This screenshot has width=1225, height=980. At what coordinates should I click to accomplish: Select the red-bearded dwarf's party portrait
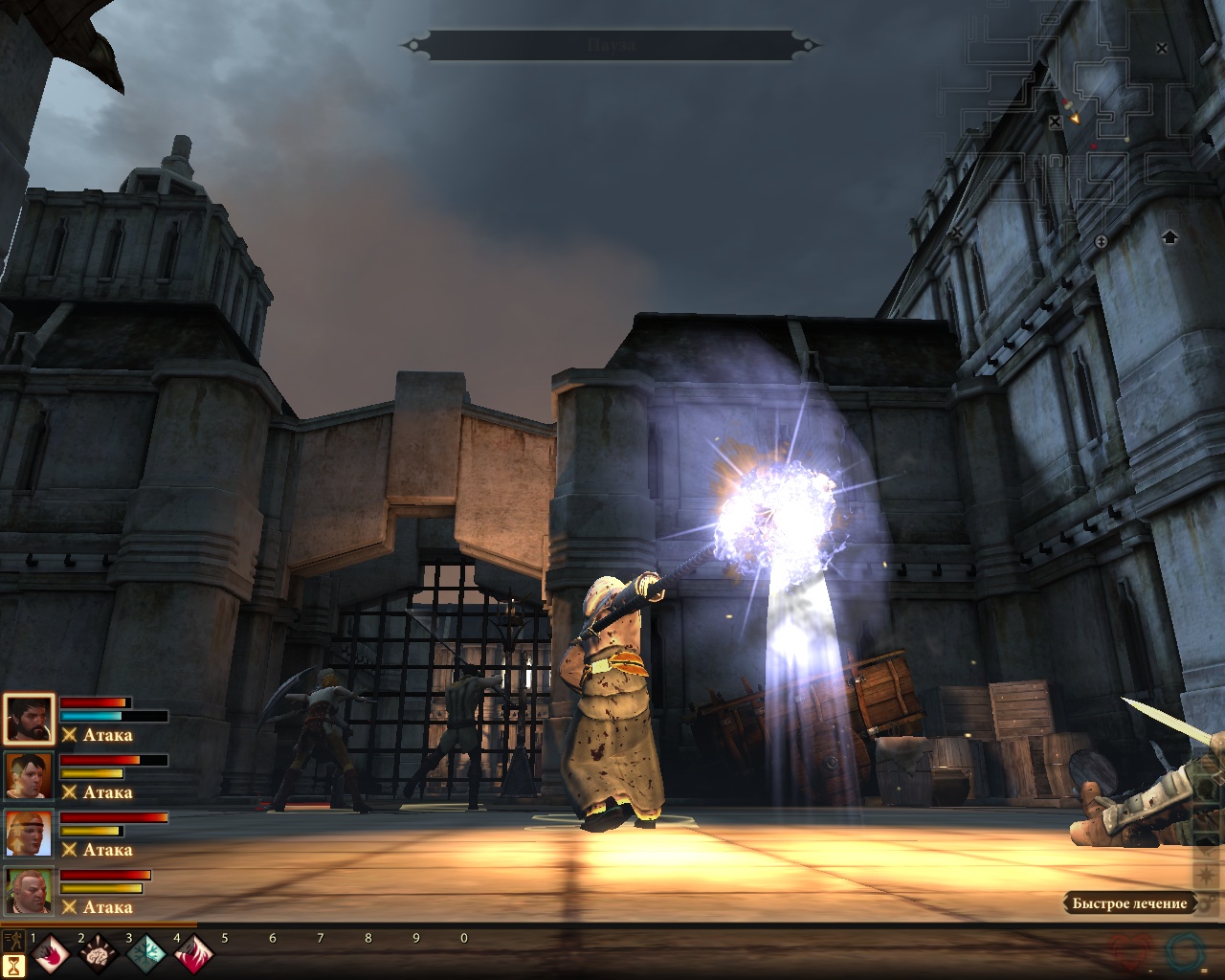[28, 890]
